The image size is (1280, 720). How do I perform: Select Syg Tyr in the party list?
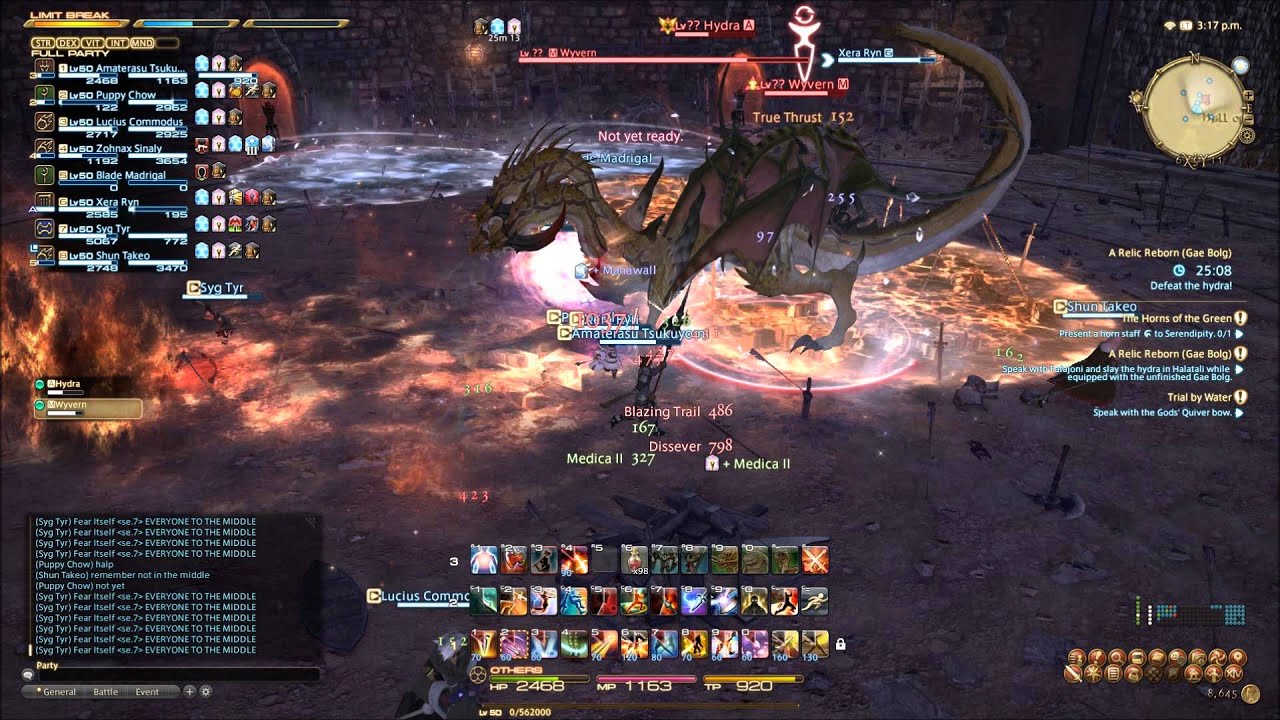click(112, 229)
